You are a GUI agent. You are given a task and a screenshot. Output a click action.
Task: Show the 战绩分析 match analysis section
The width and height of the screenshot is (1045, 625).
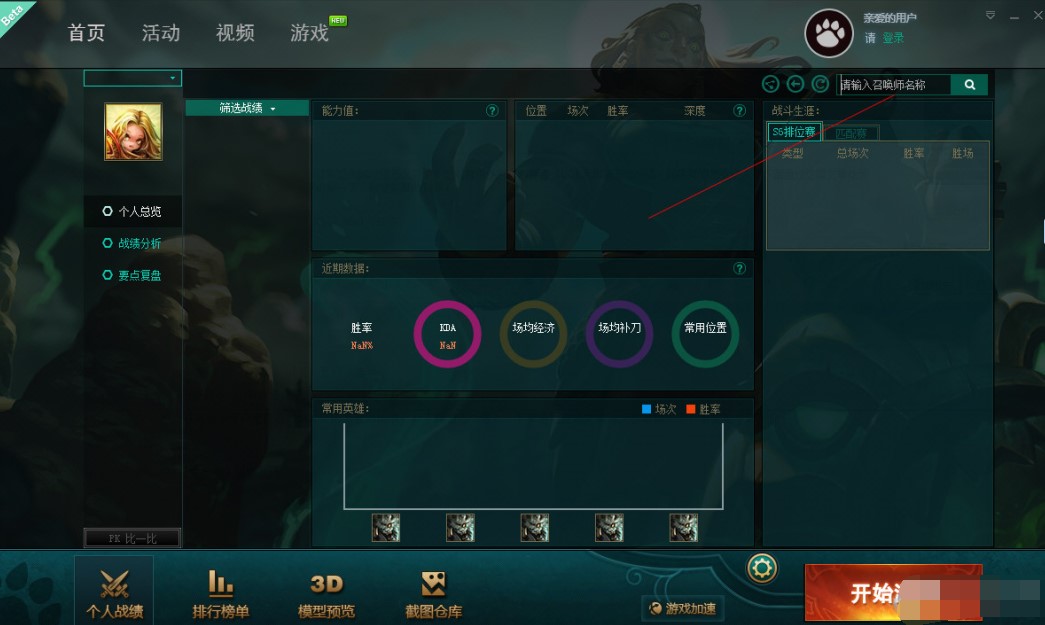[139, 243]
